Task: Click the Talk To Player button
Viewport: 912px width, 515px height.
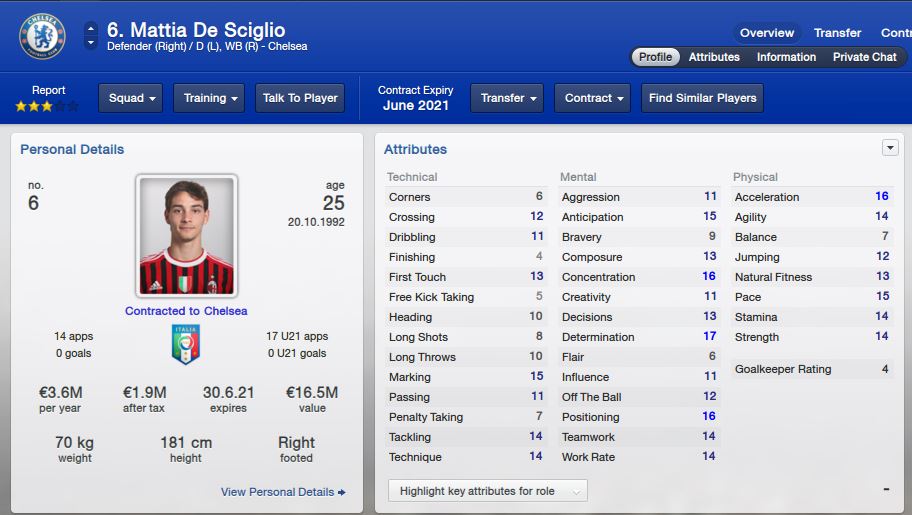Action: 300,98
